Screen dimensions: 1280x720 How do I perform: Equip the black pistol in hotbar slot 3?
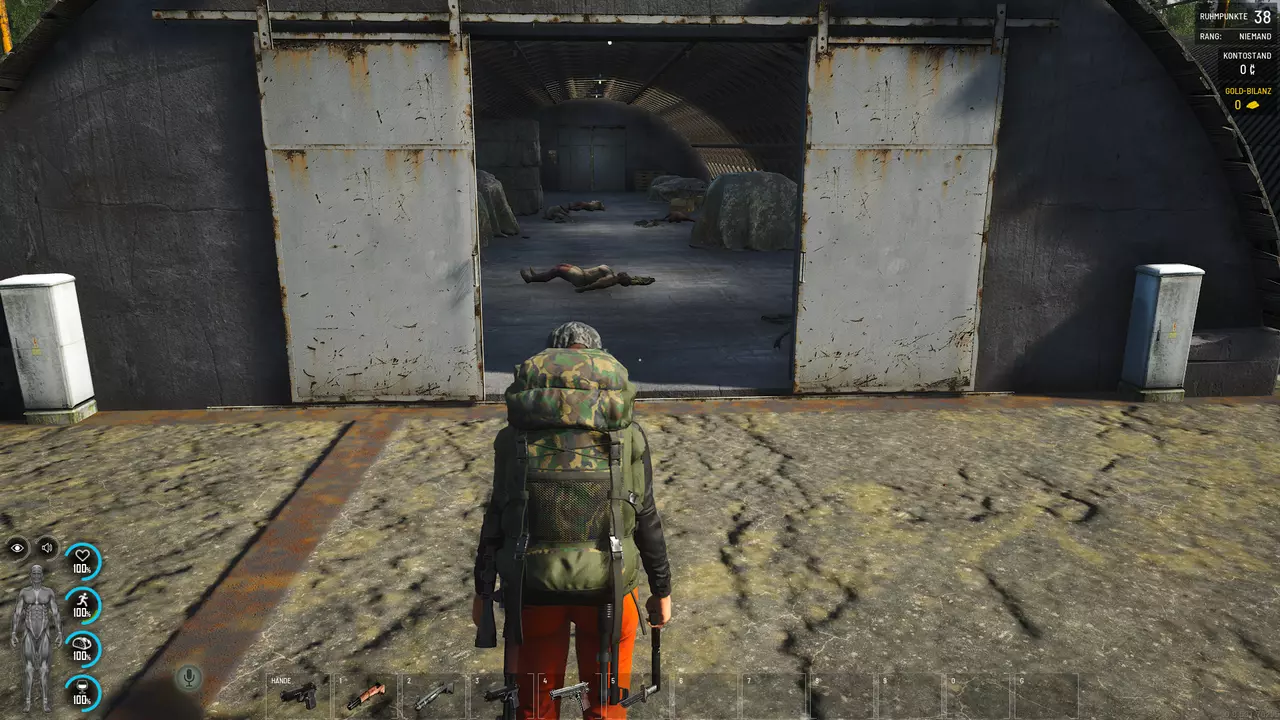pyautogui.click(x=502, y=694)
